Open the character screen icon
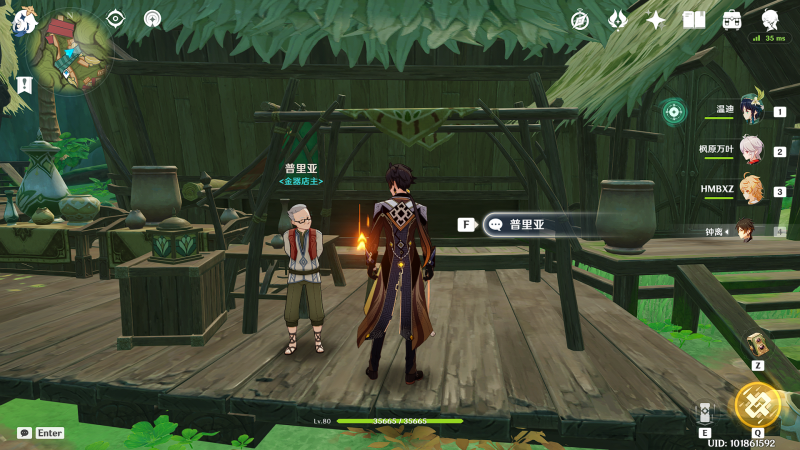Image resolution: width=800 pixels, height=450 pixels. (x=770, y=20)
